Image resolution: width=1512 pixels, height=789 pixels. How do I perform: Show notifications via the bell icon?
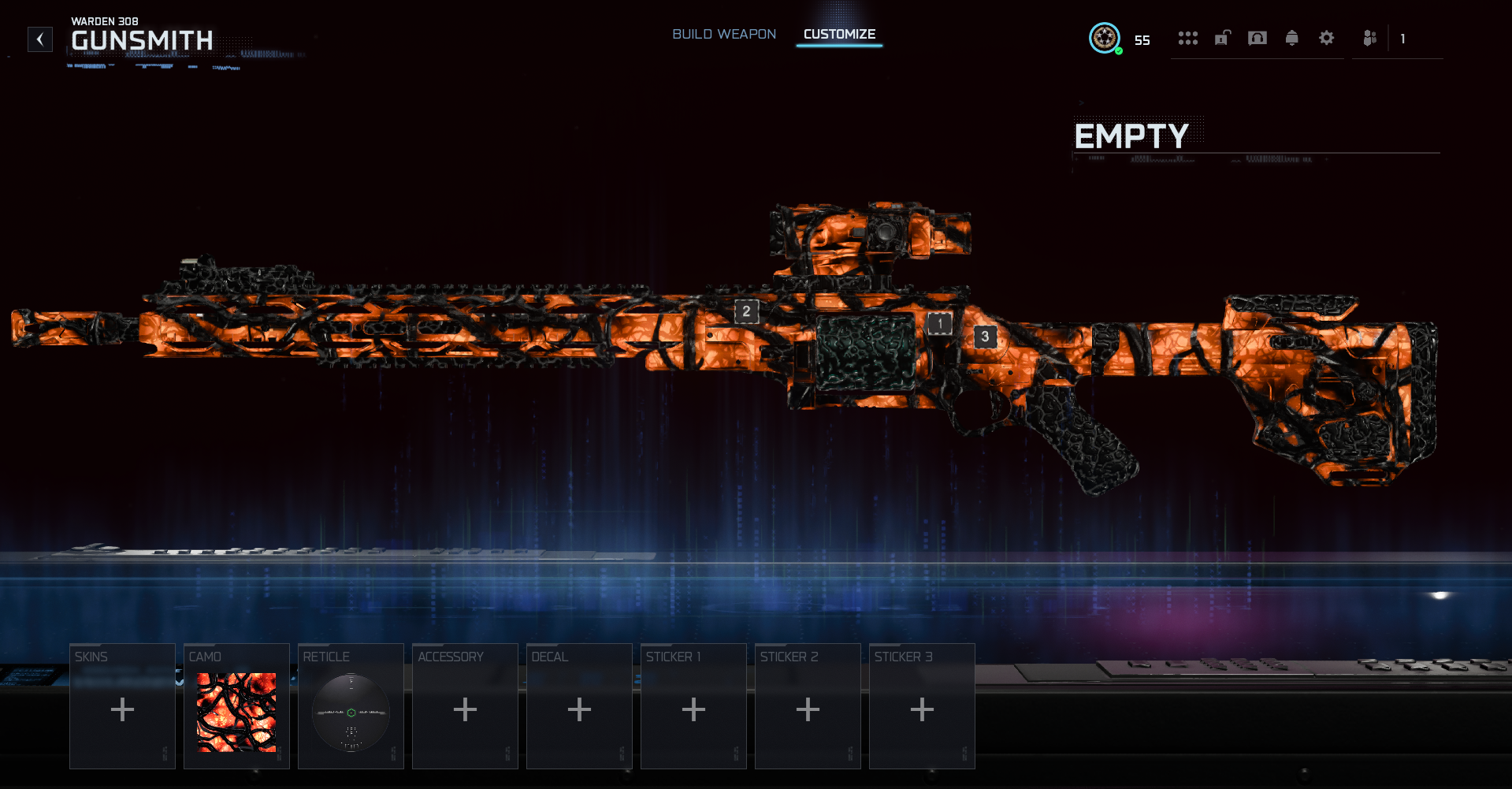[1292, 38]
